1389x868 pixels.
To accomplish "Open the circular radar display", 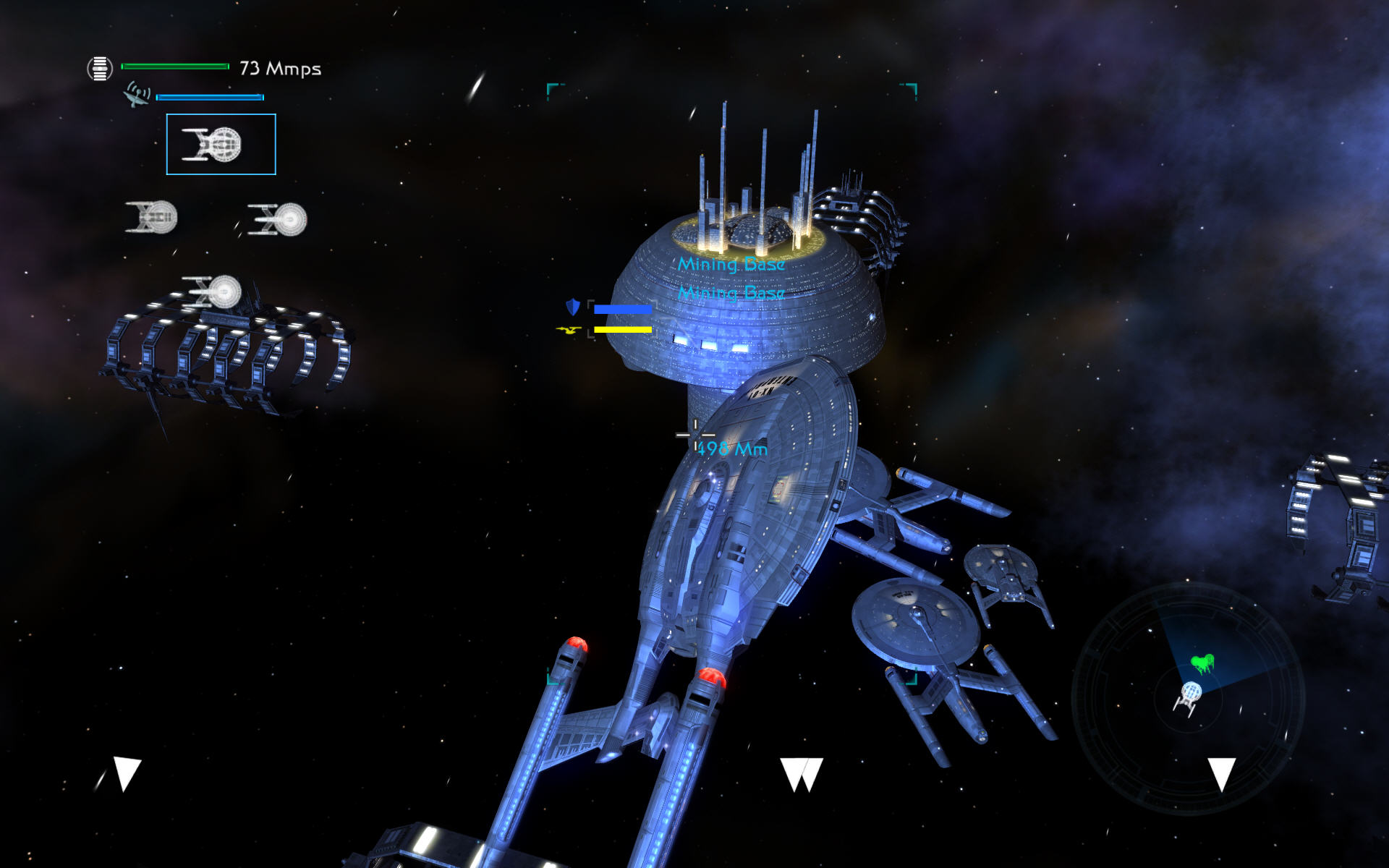I will pyautogui.click(x=1188, y=699).
